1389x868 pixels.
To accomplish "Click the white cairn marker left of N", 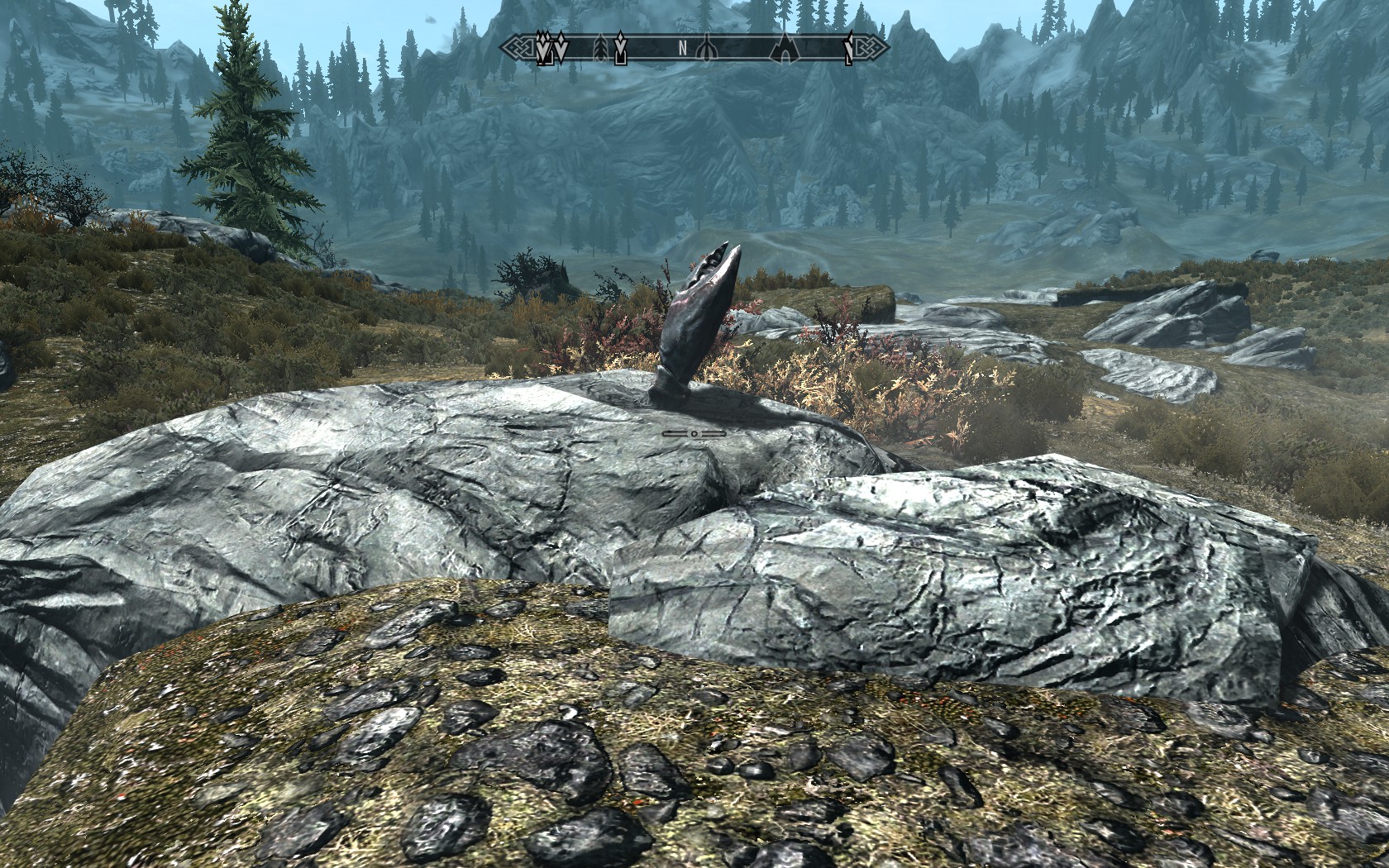I will pyautogui.click(x=619, y=50).
